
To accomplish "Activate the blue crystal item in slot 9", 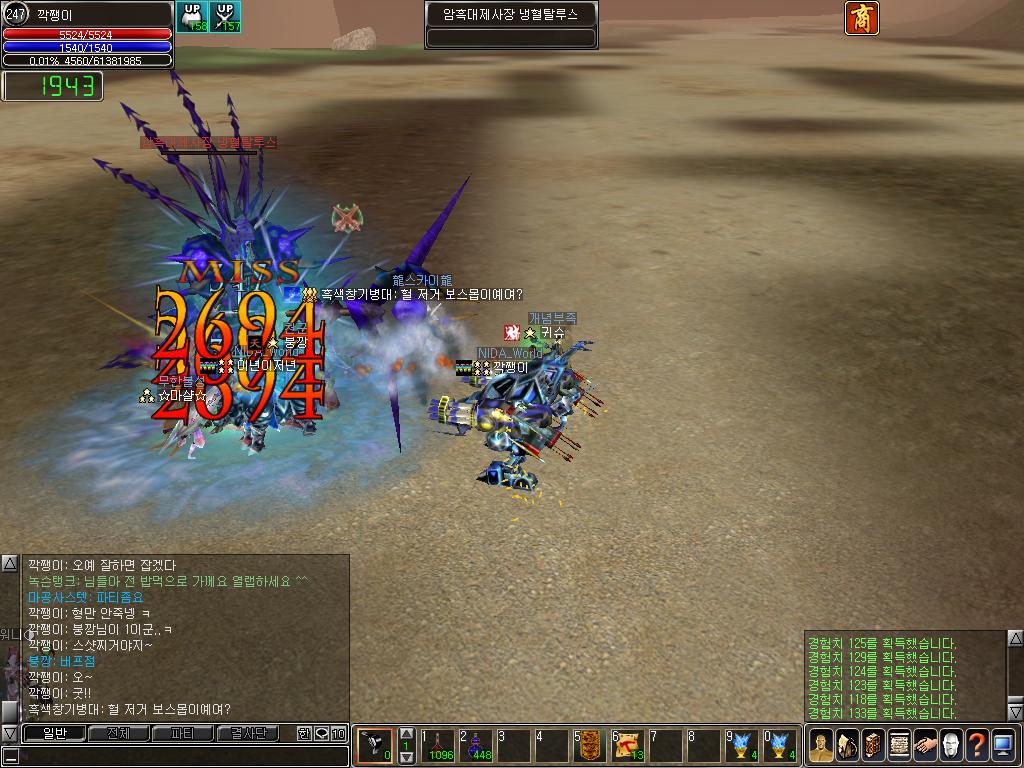I will click(x=744, y=745).
